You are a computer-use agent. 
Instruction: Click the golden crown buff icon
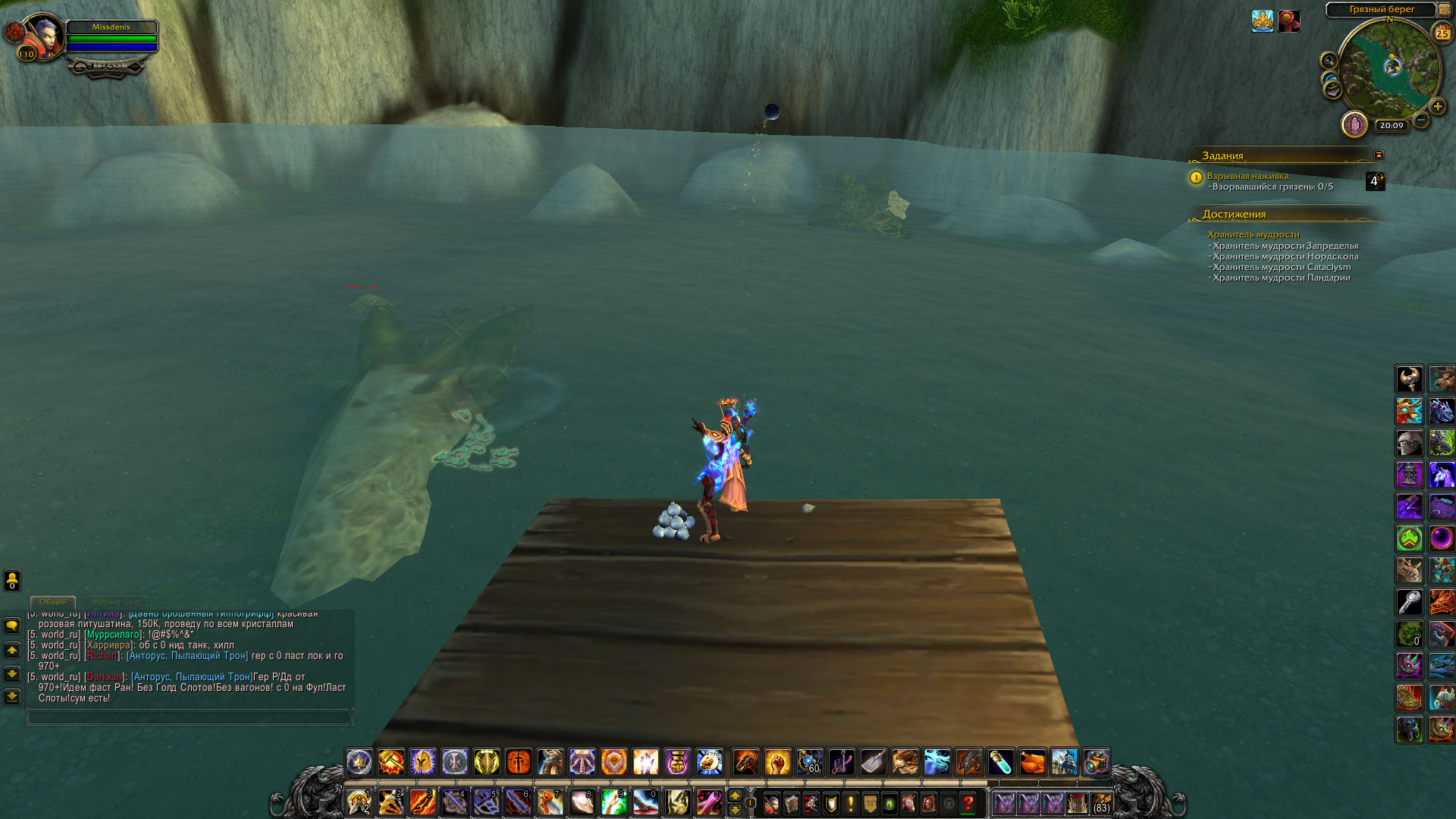point(1262,21)
